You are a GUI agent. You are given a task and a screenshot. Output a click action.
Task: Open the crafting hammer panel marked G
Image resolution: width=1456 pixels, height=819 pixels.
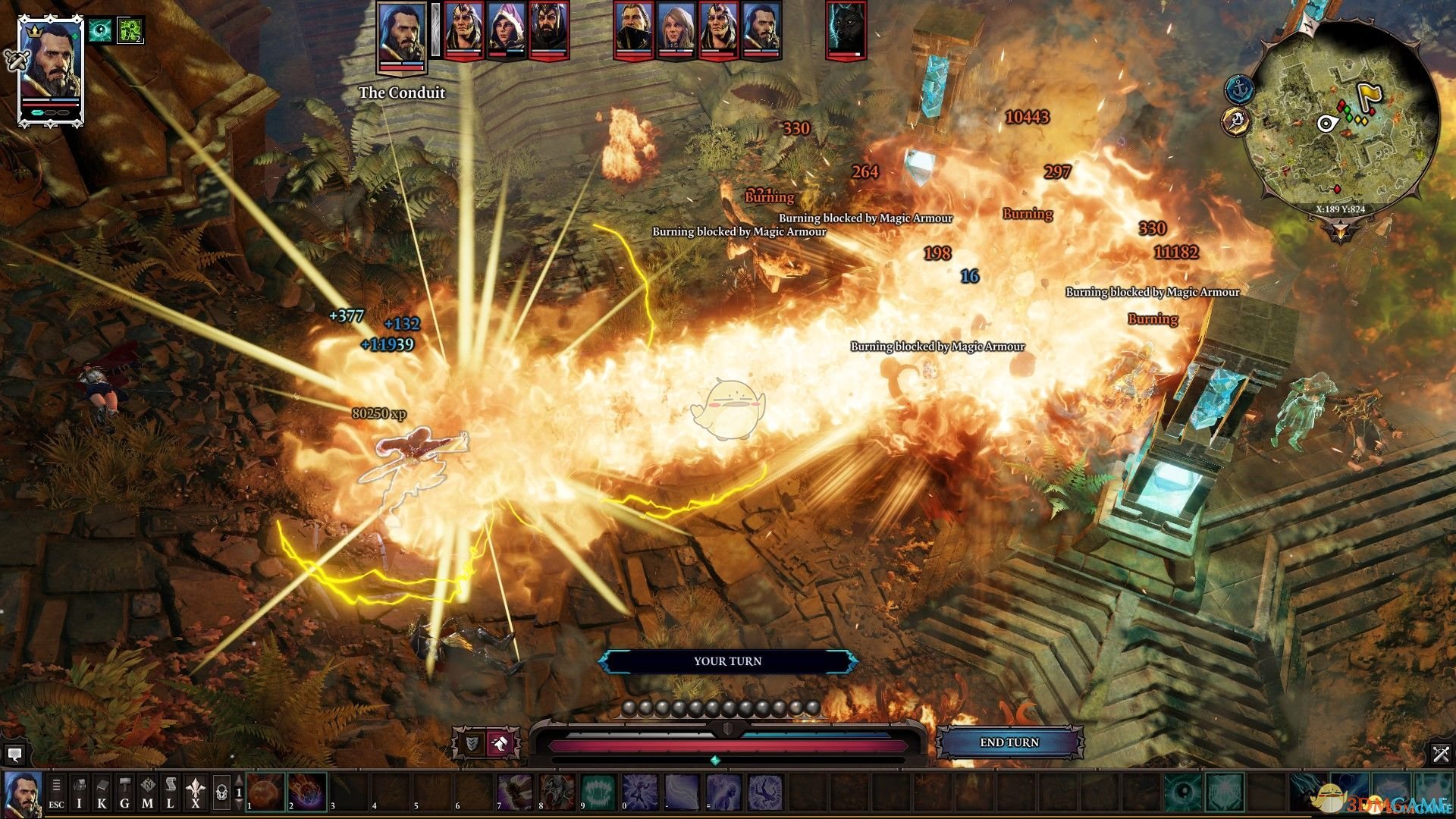(124, 793)
